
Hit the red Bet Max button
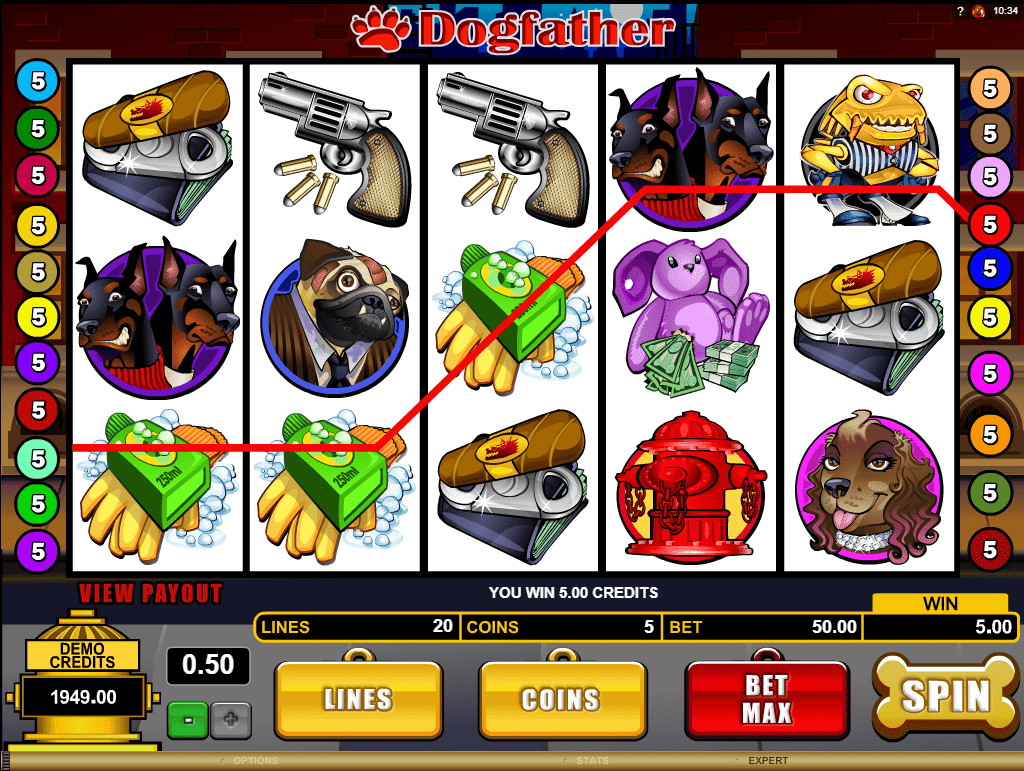[766, 698]
